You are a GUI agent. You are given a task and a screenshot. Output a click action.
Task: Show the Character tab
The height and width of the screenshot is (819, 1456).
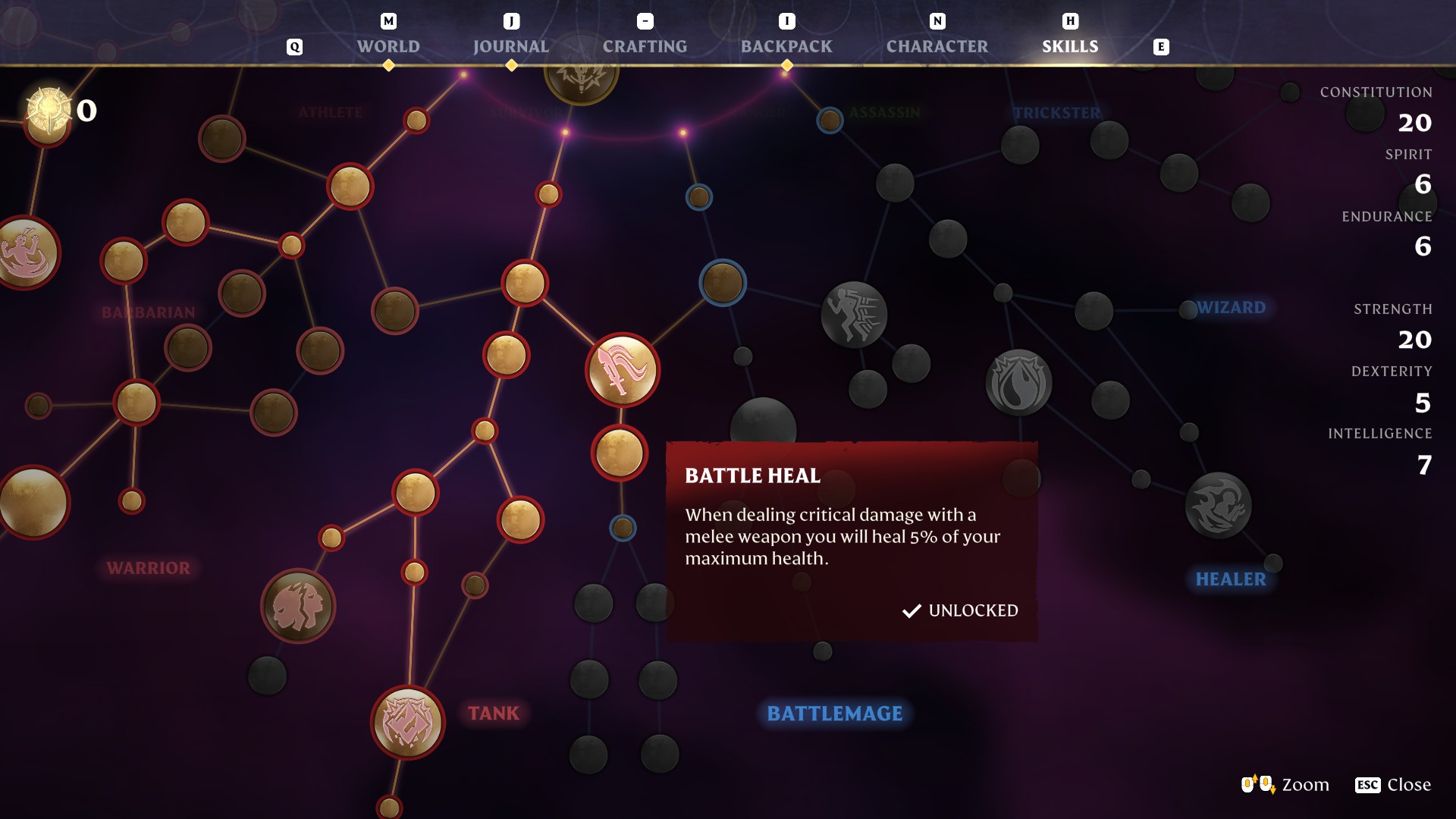tap(937, 46)
